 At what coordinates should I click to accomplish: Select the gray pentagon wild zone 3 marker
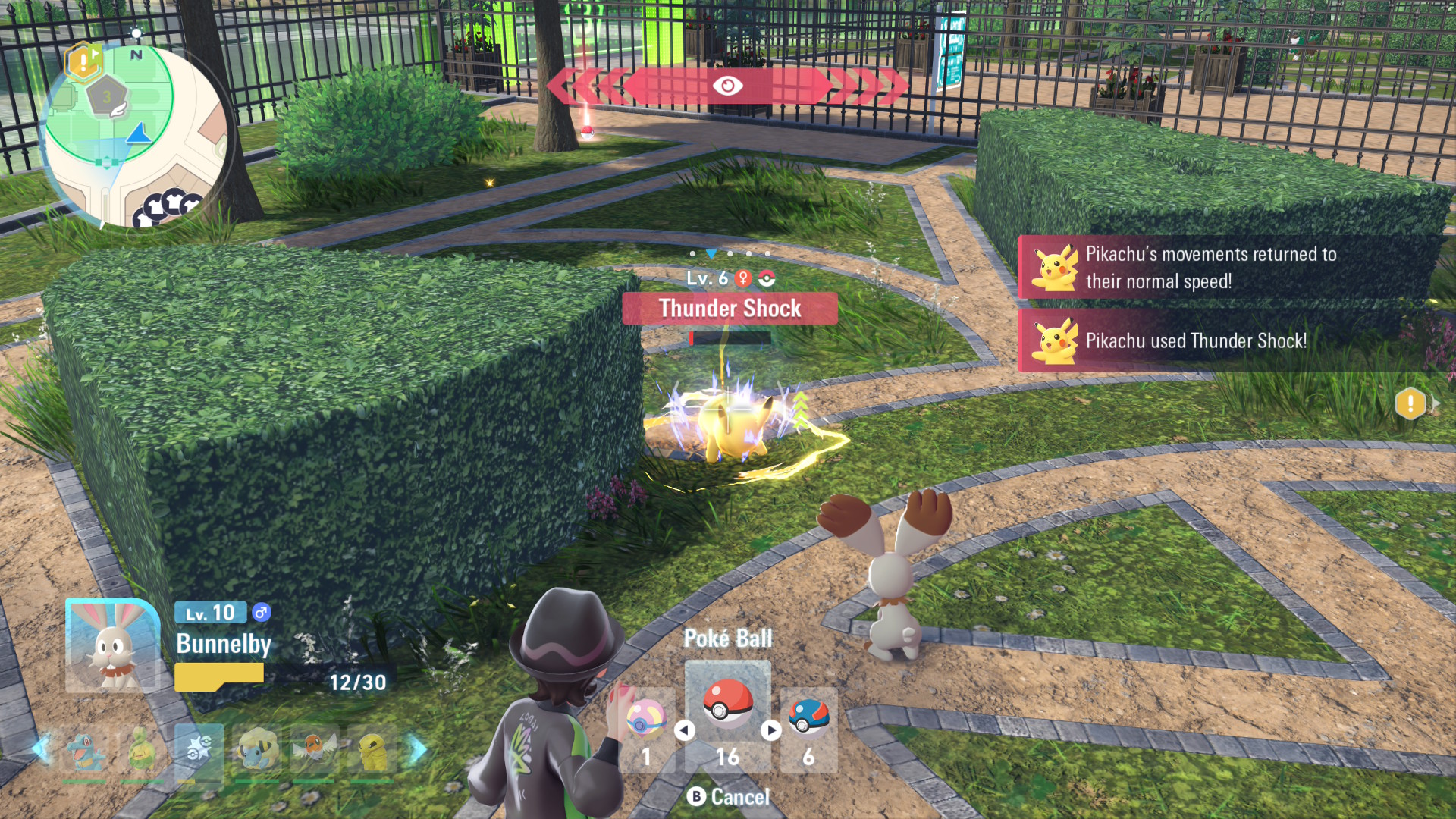pyautogui.click(x=107, y=97)
